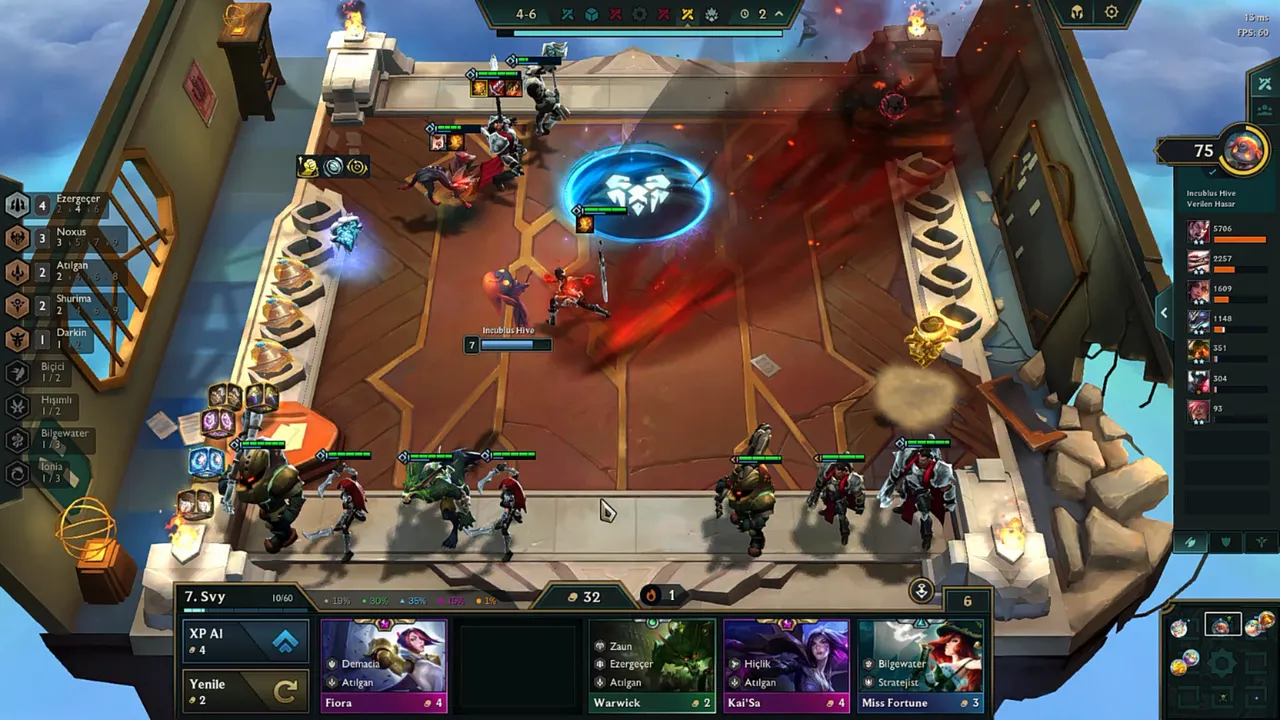Viewport: 1280px width, 720px height.
Task: Select the Incubus Hive player portrait
Action: [x=1243, y=151]
